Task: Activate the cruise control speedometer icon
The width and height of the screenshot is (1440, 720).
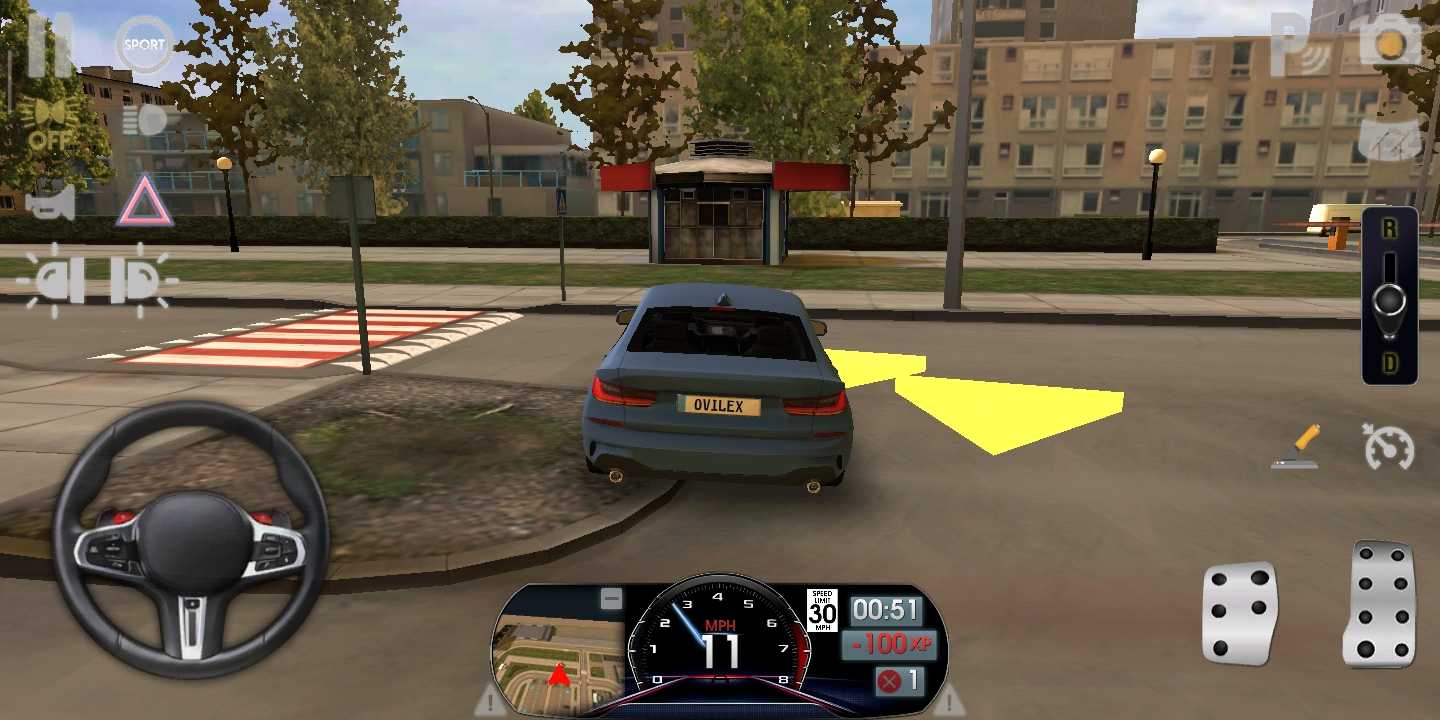Action: pyautogui.click(x=1389, y=447)
